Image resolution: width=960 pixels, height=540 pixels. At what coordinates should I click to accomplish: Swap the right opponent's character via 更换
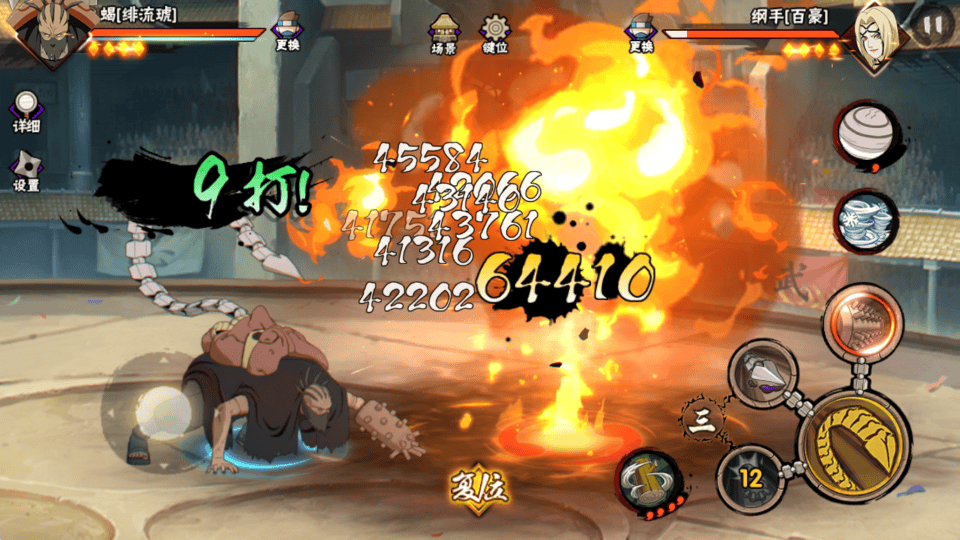point(640,34)
